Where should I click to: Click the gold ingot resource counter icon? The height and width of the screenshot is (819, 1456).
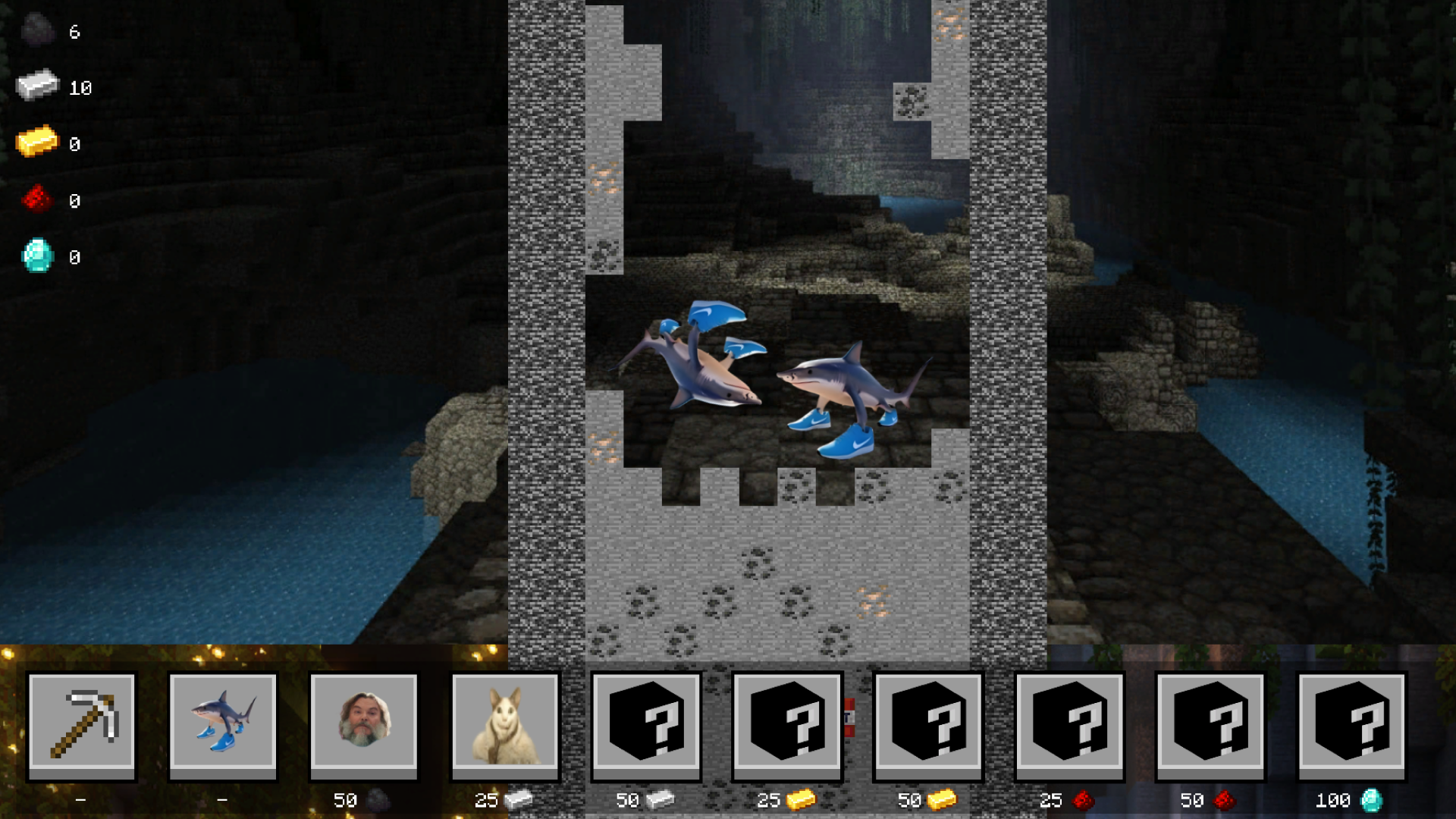pos(36,143)
